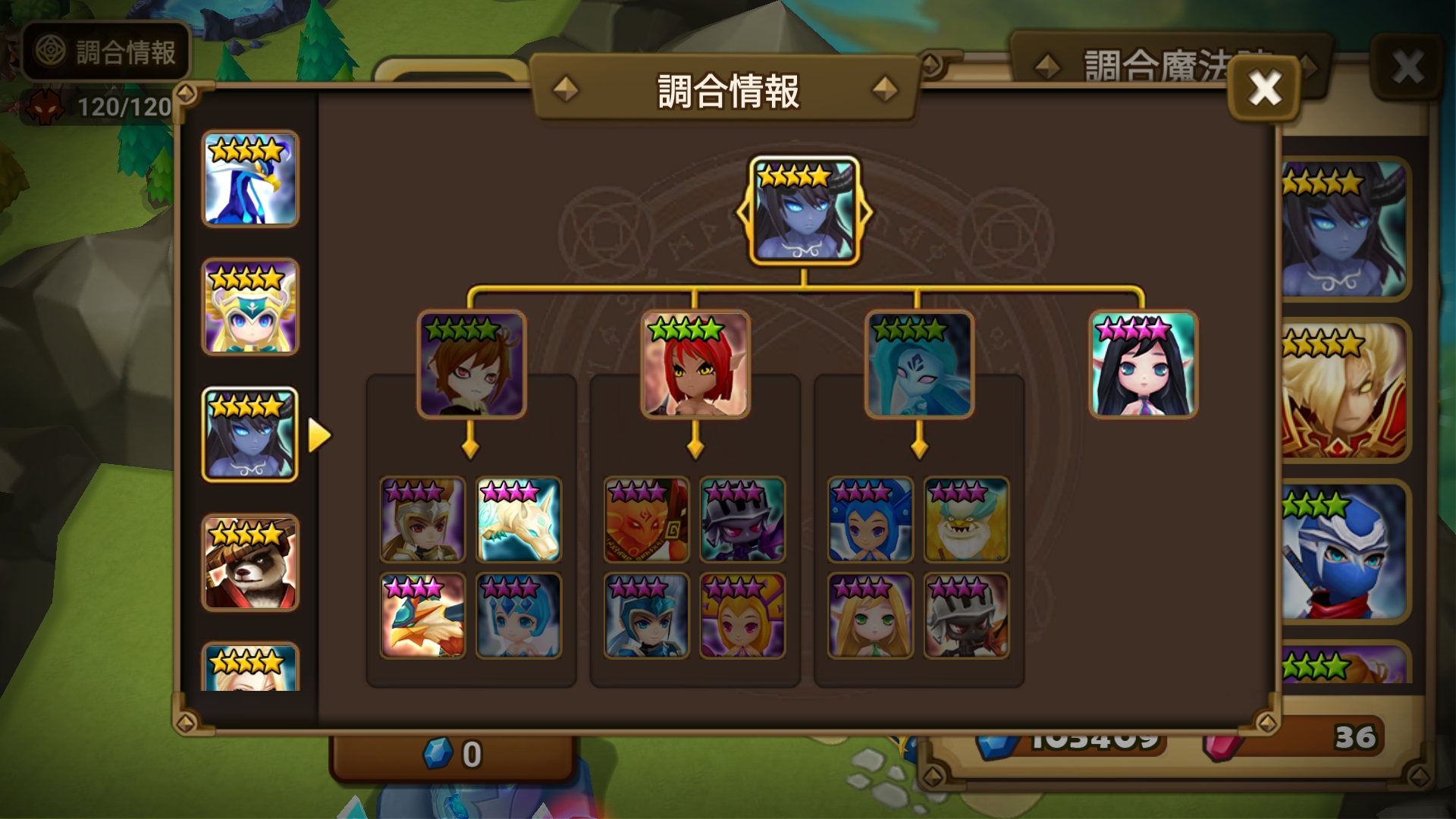Tap the white-bearded yeti sub-material
The height and width of the screenshot is (819, 1456).
pyautogui.click(x=966, y=519)
